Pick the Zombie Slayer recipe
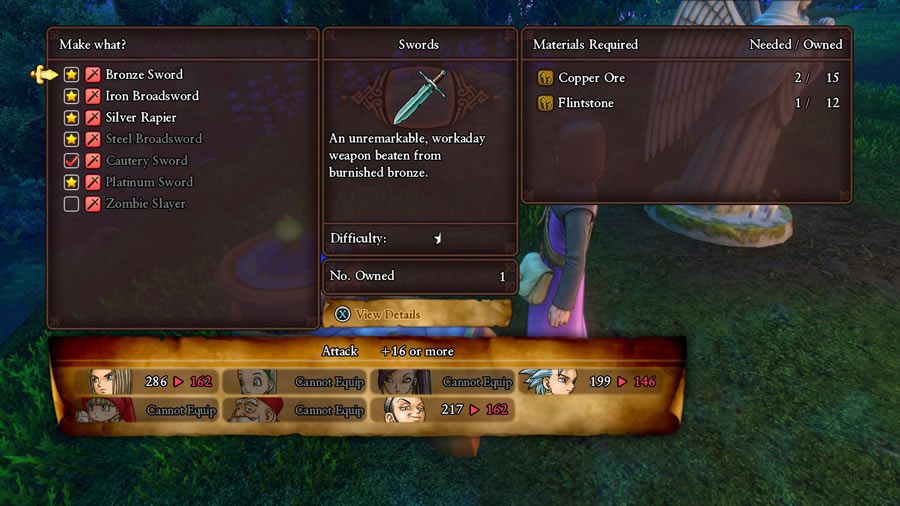900x506 pixels. click(x=145, y=204)
